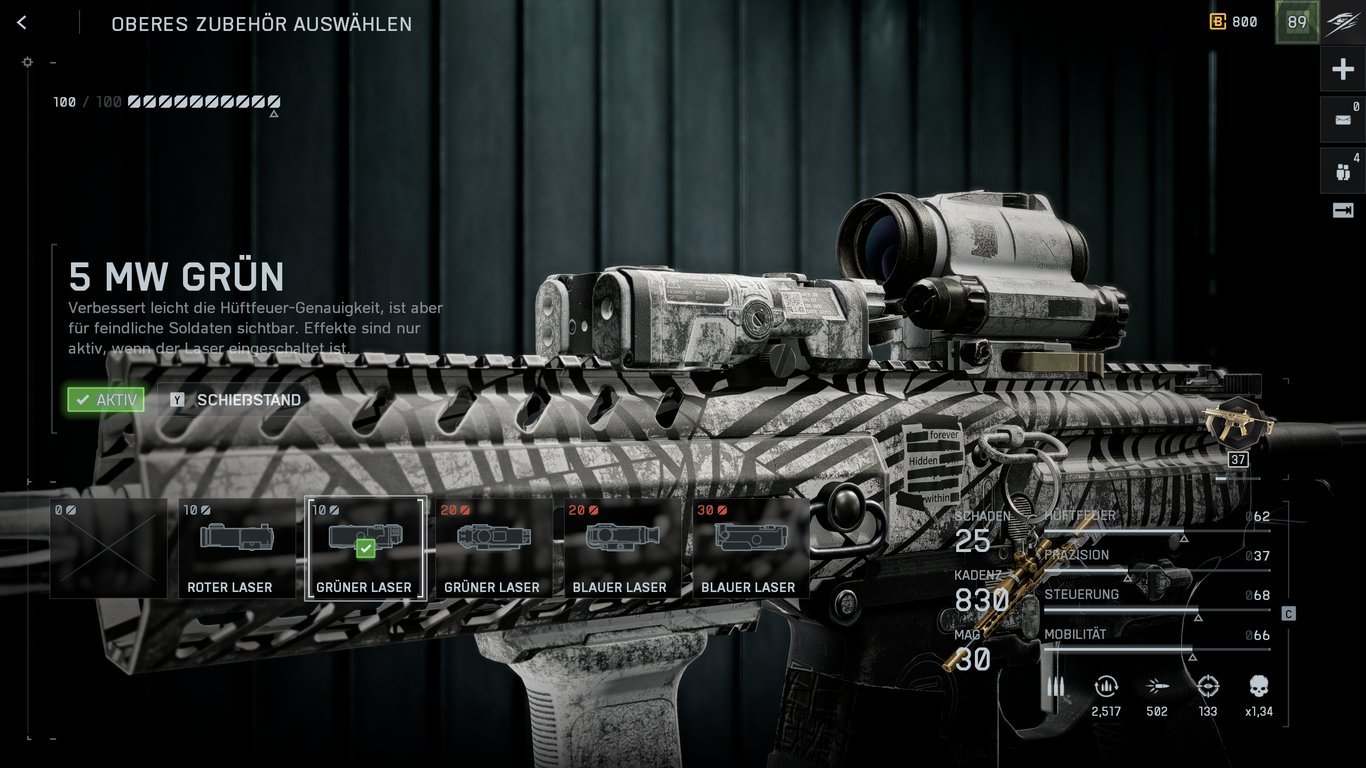Click the exit arrow icon
The height and width of the screenshot is (768, 1366).
(1342, 210)
